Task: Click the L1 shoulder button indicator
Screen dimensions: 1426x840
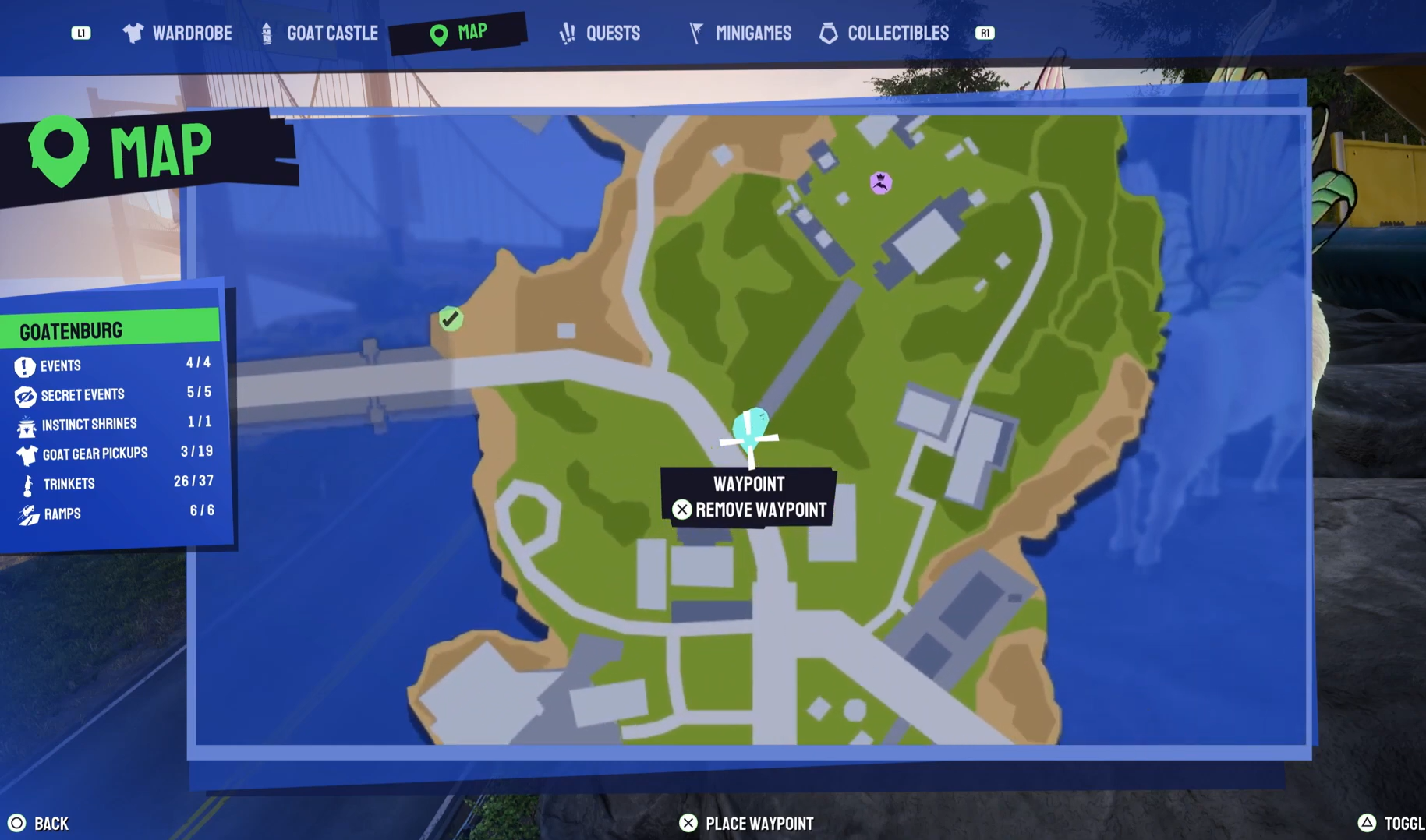Action: tap(81, 33)
